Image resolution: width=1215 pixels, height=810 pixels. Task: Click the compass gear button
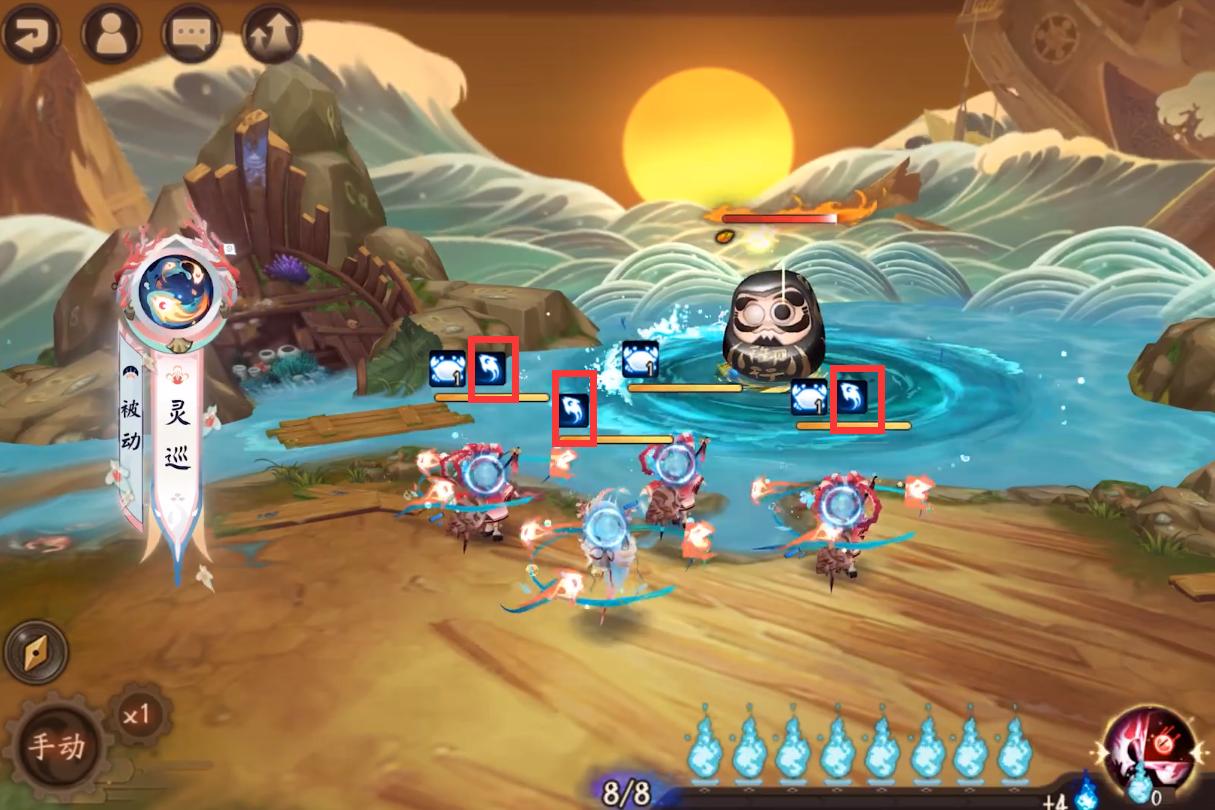point(35,653)
